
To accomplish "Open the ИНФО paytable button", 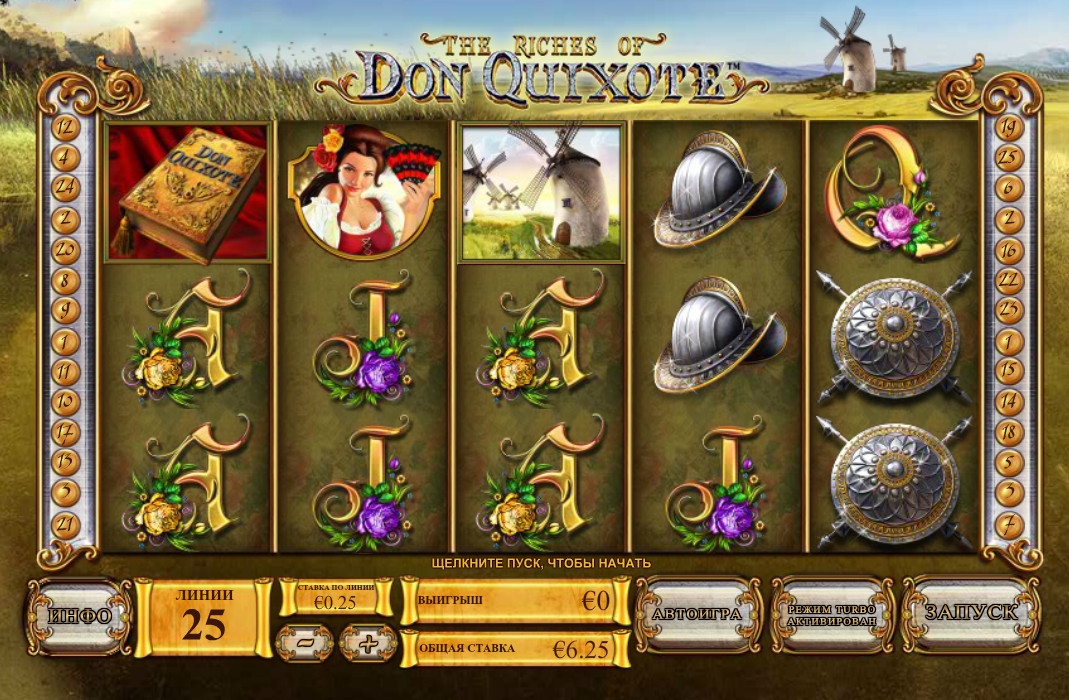I will pyautogui.click(x=79, y=615).
